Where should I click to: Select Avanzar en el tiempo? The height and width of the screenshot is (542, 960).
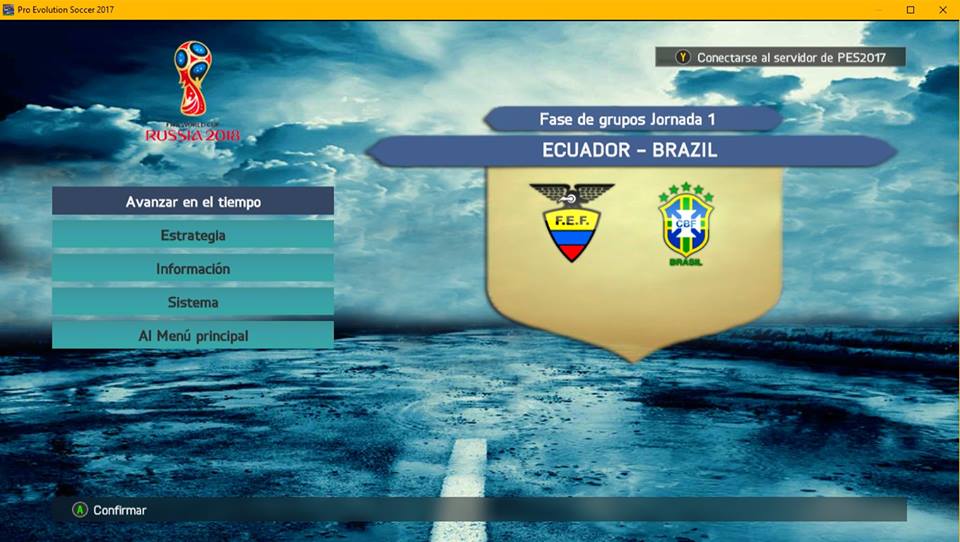tap(193, 202)
